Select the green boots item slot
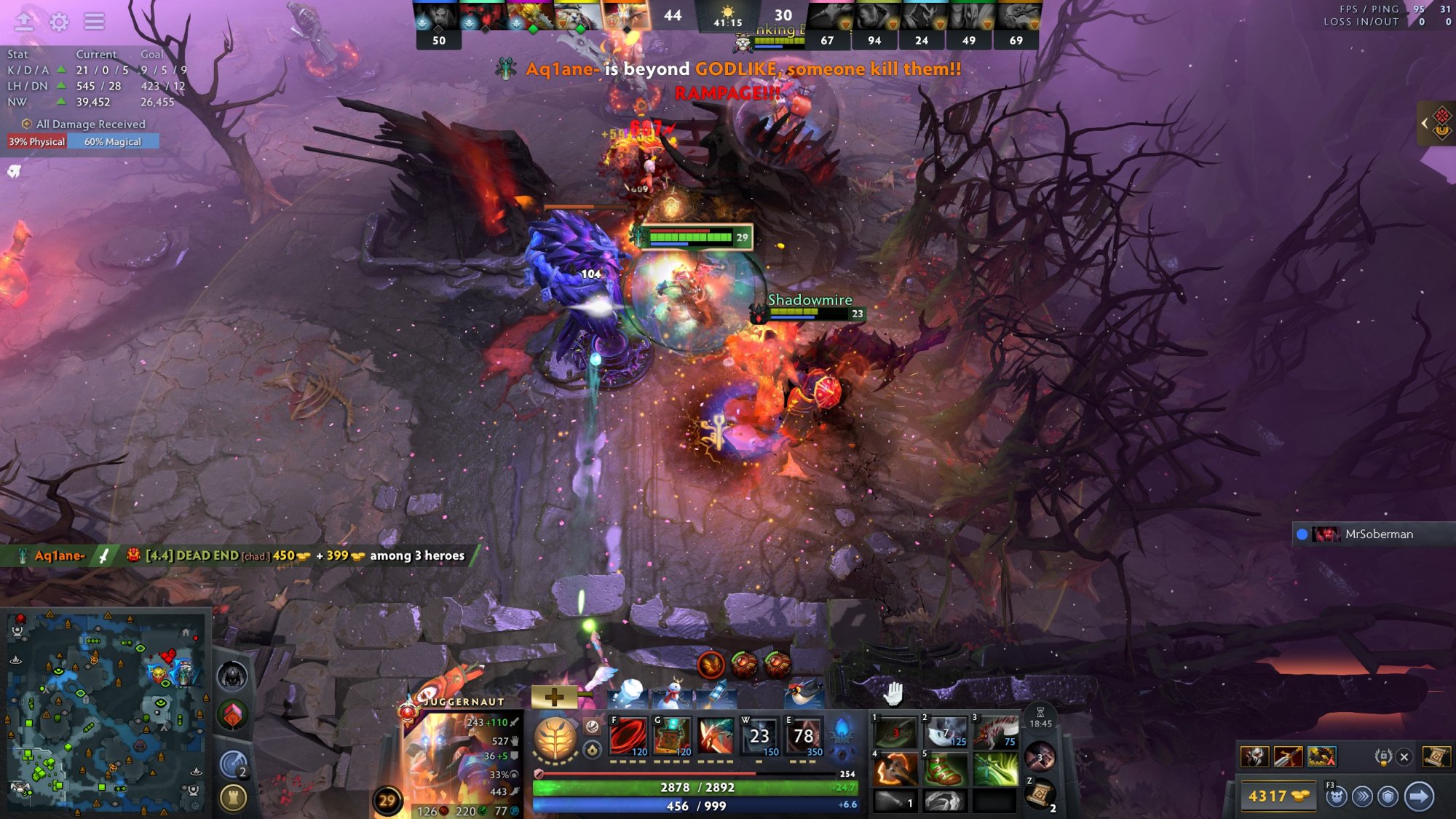1456x819 pixels. (x=944, y=769)
